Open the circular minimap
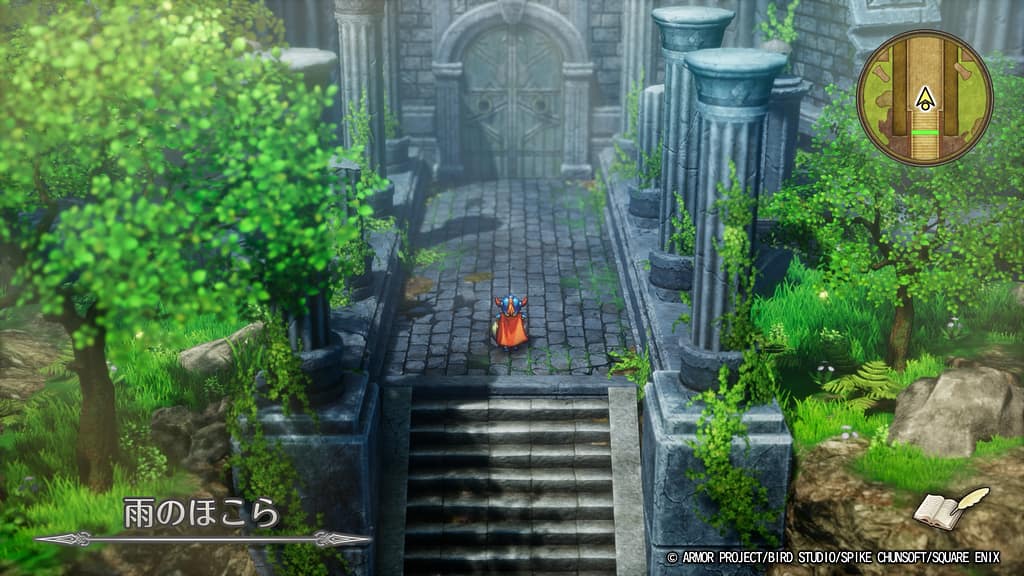The width and height of the screenshot is (1024, 576). pos(924,98)
